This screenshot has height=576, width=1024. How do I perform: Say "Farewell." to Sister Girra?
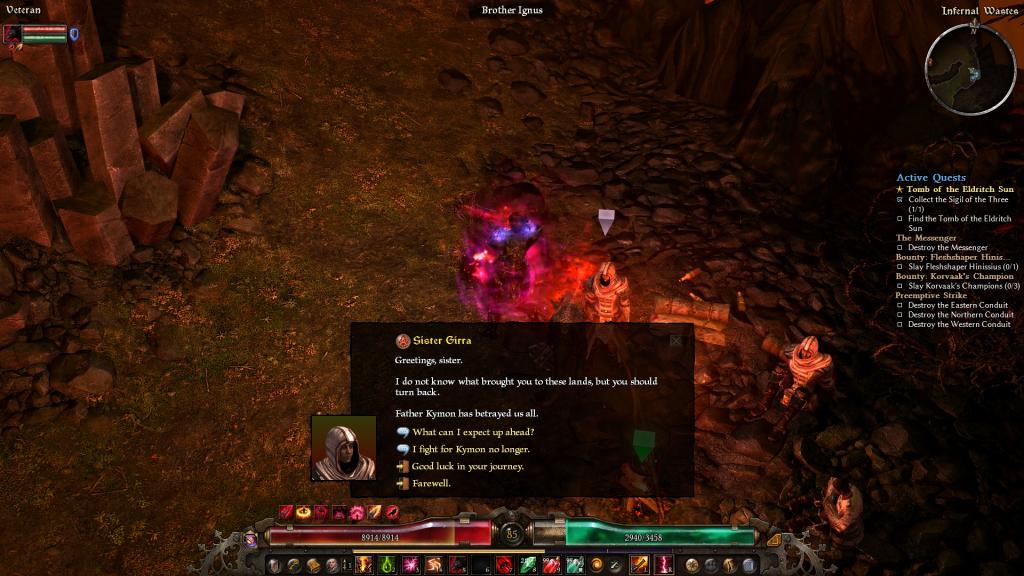pyautogui.click(x=431, y=483)
